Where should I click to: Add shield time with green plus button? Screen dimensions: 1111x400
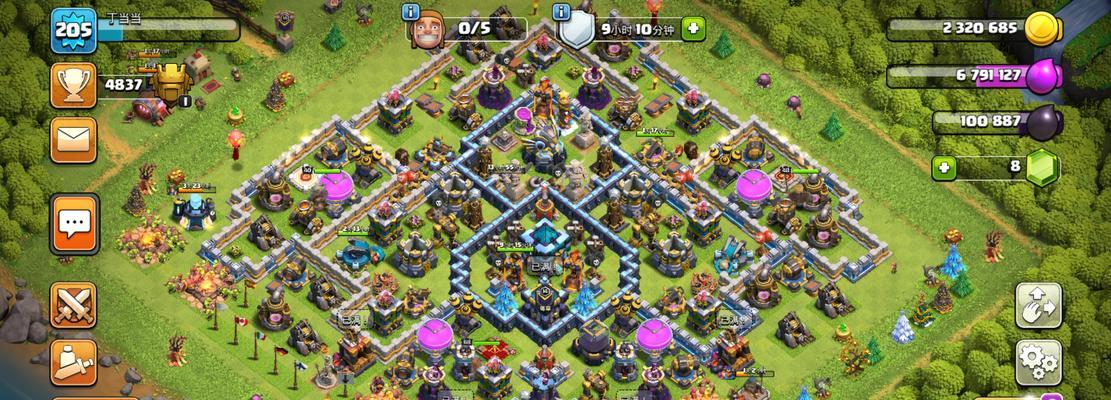(x=692, y=29)
